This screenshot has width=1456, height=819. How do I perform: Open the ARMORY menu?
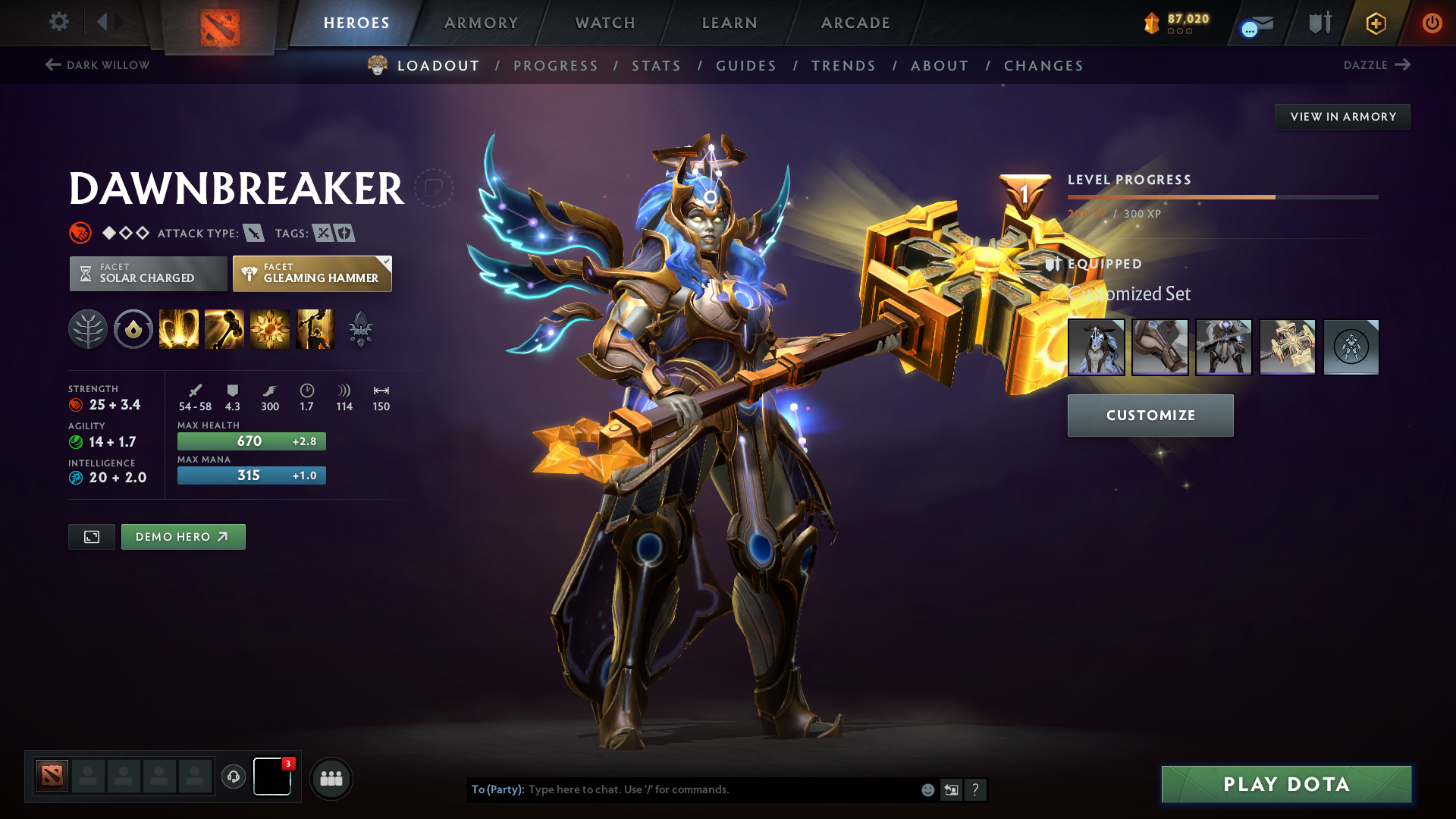click(481, 23)
